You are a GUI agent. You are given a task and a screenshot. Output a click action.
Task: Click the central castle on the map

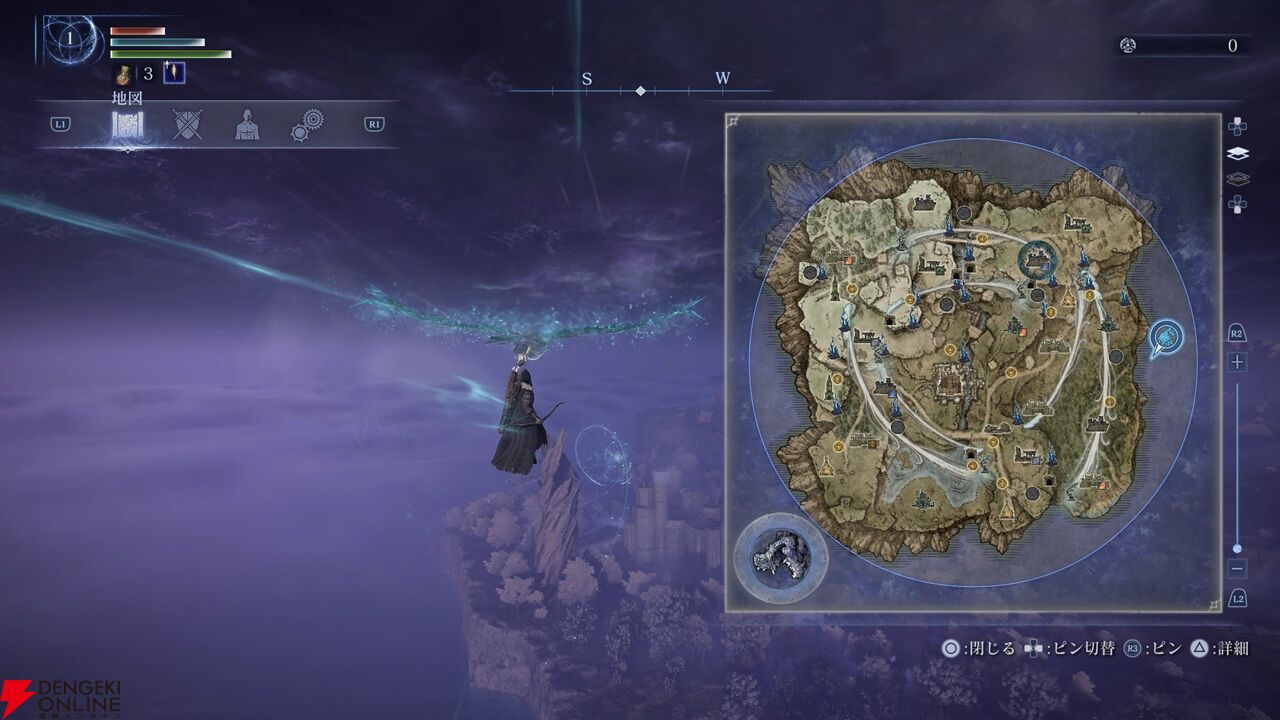pyautogui.click(x=949, y=380)
